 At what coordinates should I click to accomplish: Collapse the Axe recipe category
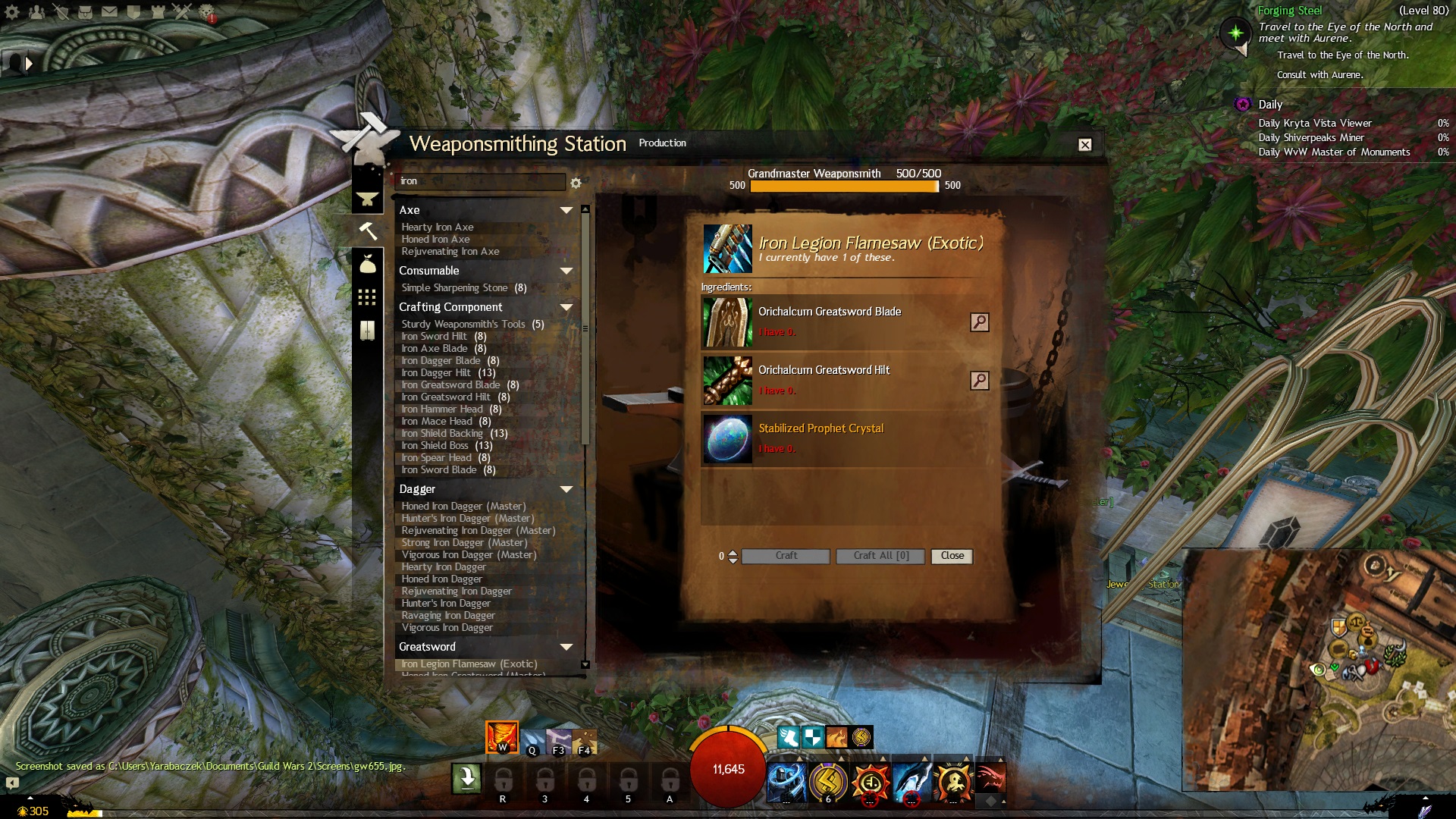(x=566, y=210)
